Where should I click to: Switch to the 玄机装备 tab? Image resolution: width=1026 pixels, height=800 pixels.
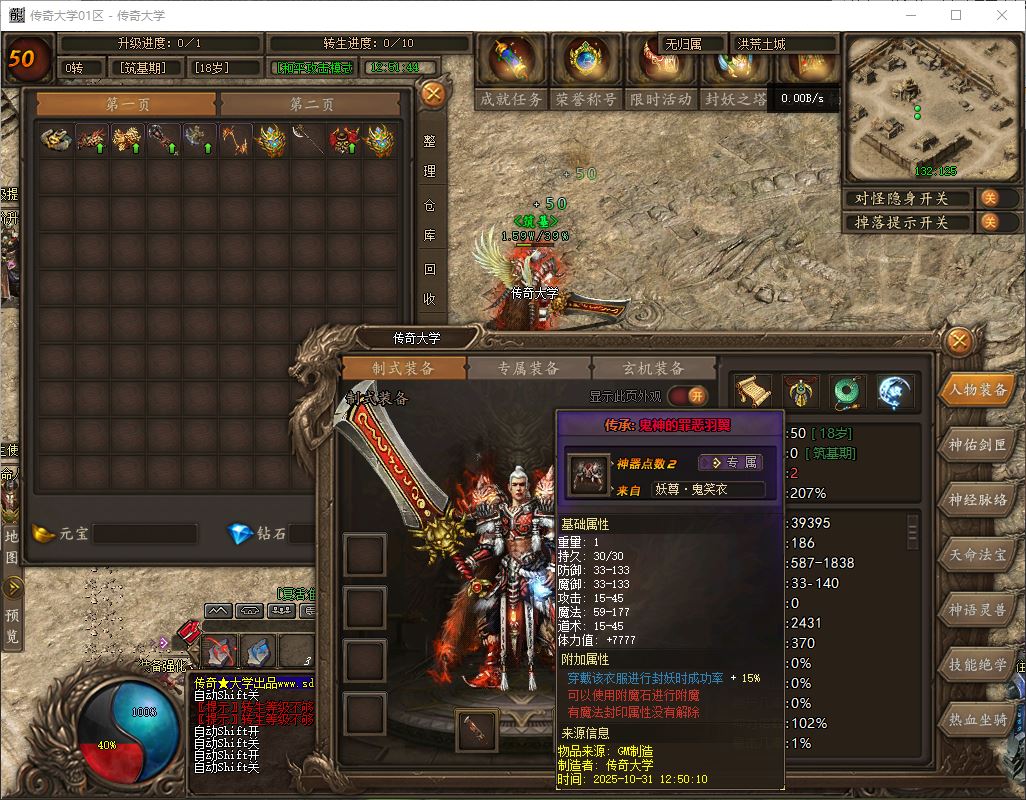coord(654,369)
